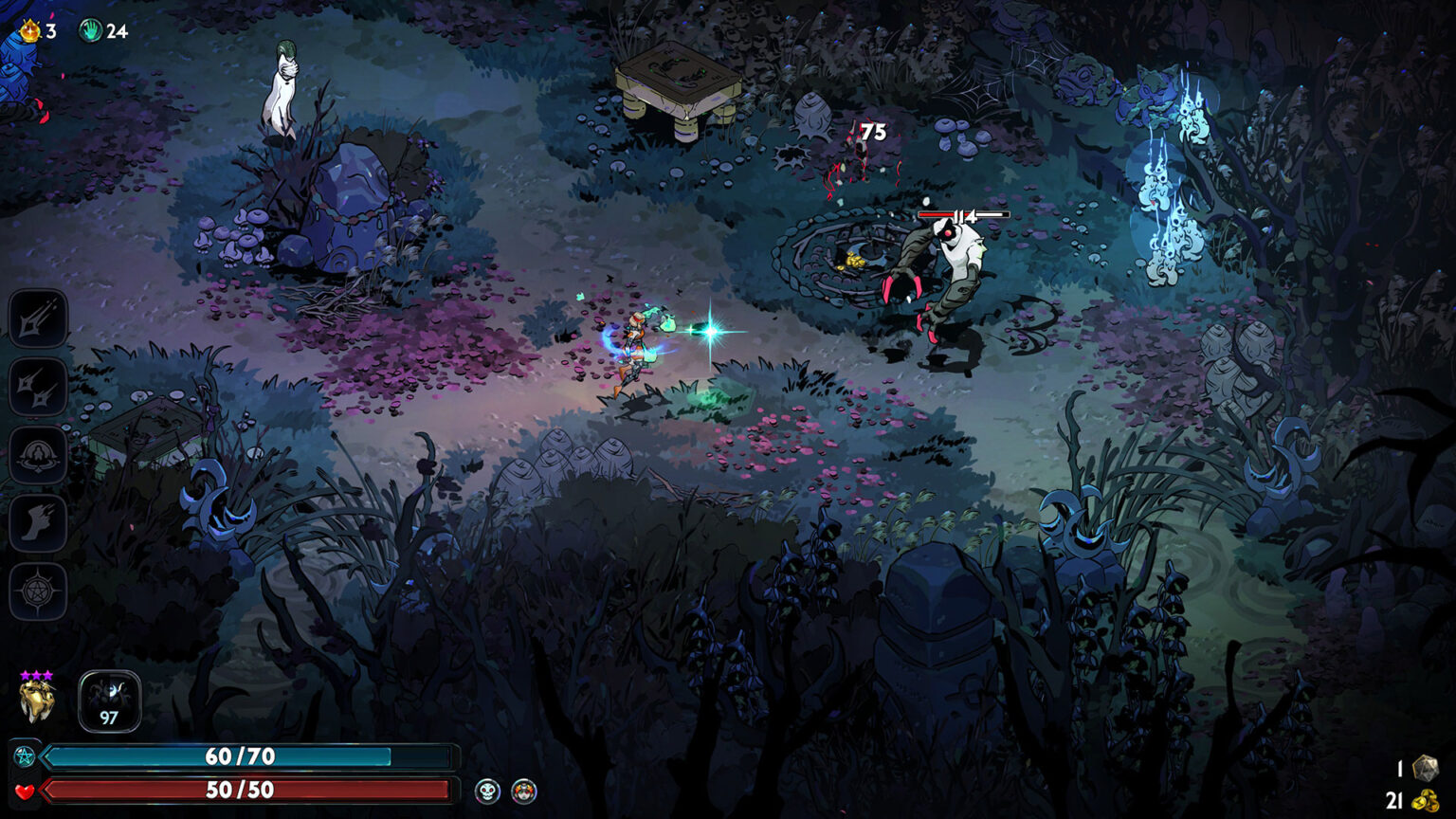Select the Special ability icon with dual blades
The width and height of the screenshot is (1456, 819).
pos(36,389)
